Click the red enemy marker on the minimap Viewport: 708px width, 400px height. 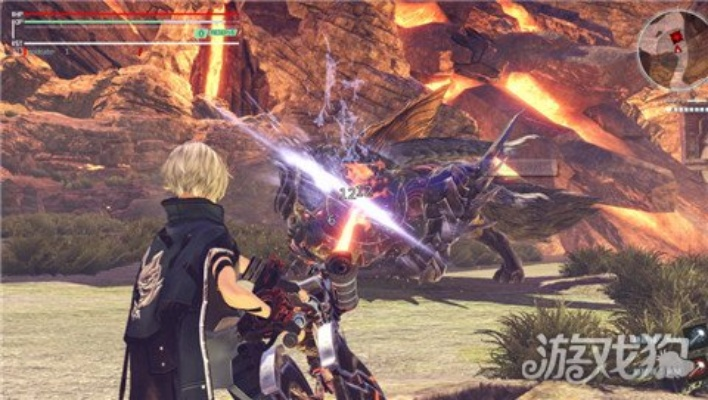click(677, 36)
